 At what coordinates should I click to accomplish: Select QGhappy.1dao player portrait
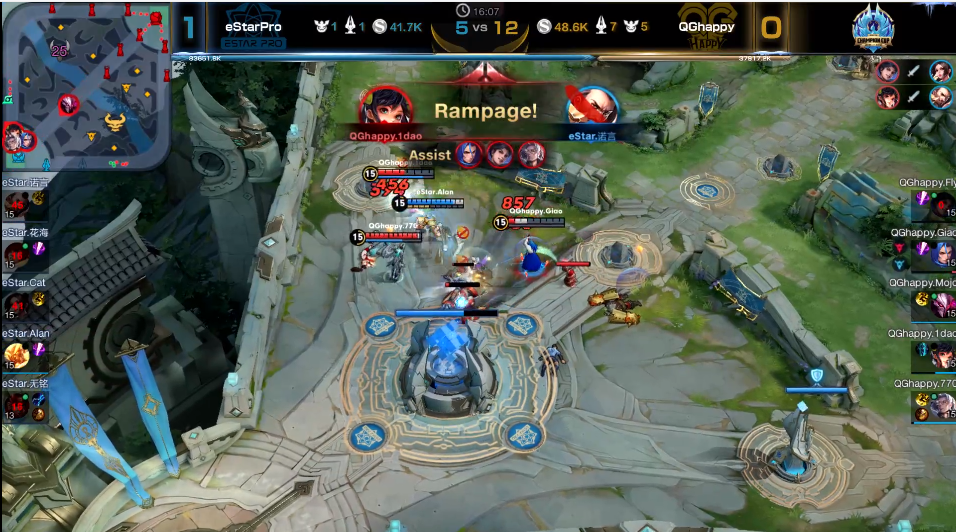click(x=942, y=355)
